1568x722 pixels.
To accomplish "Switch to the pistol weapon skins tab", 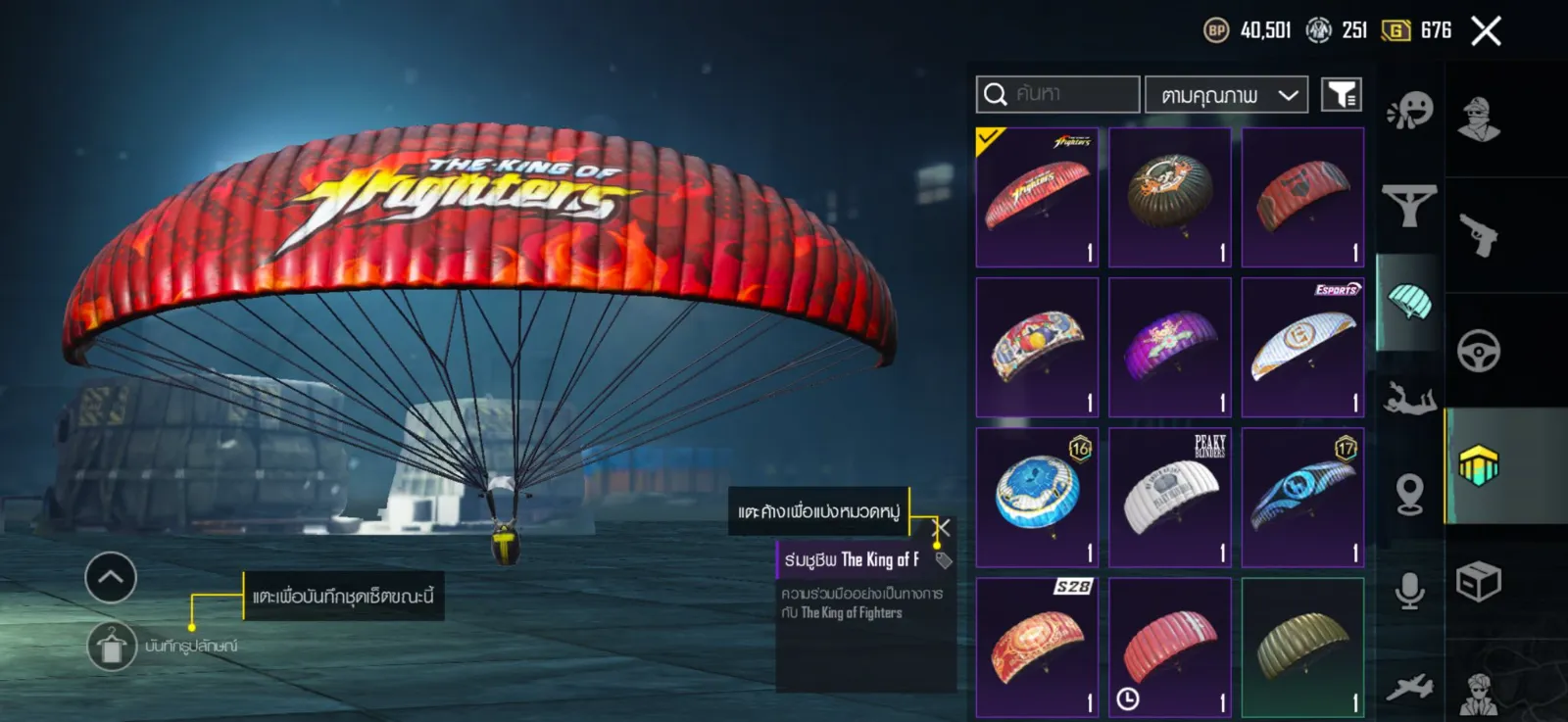I will (1479, 235).
